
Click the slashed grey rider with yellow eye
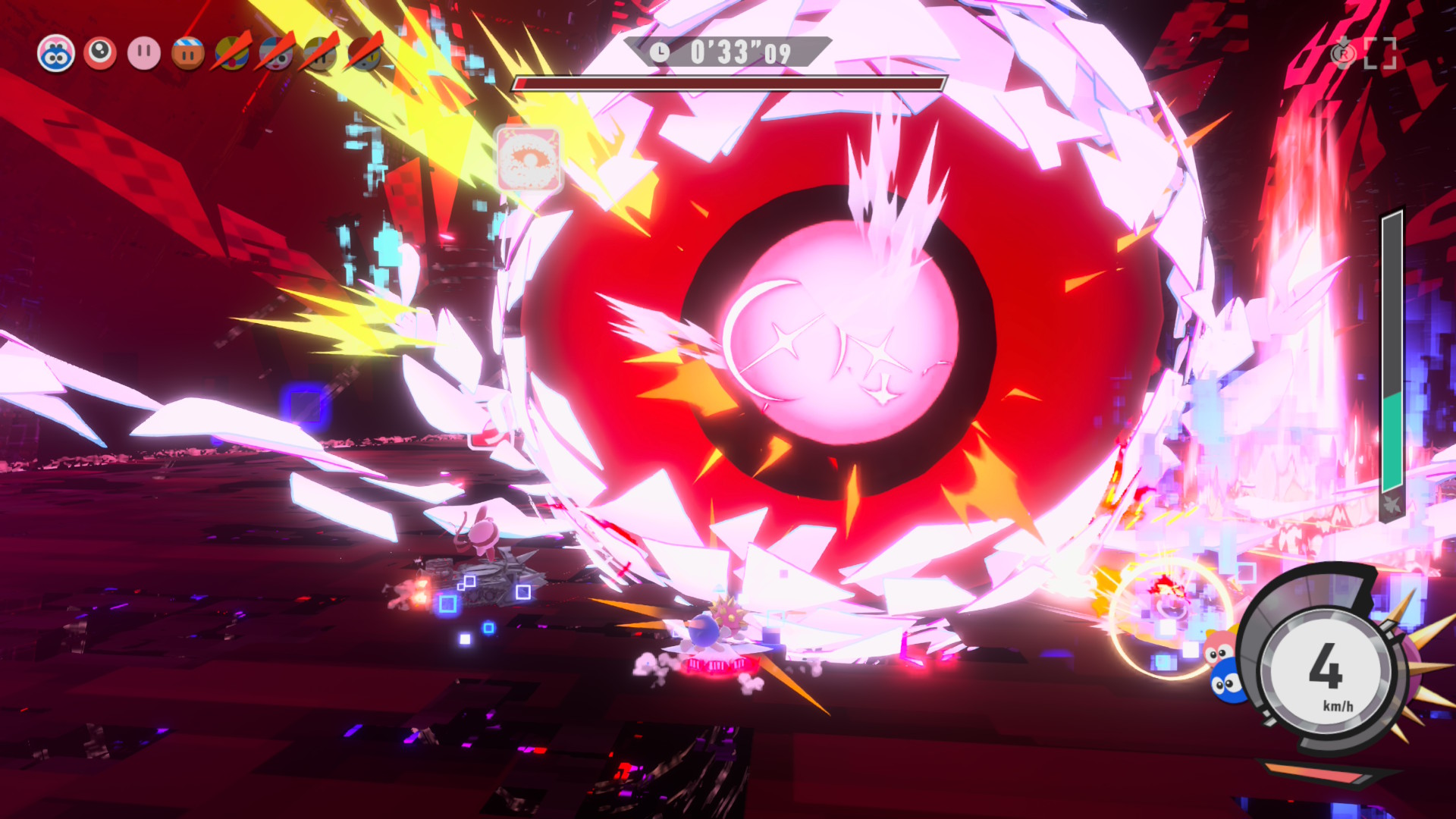[x=364, y=54]
